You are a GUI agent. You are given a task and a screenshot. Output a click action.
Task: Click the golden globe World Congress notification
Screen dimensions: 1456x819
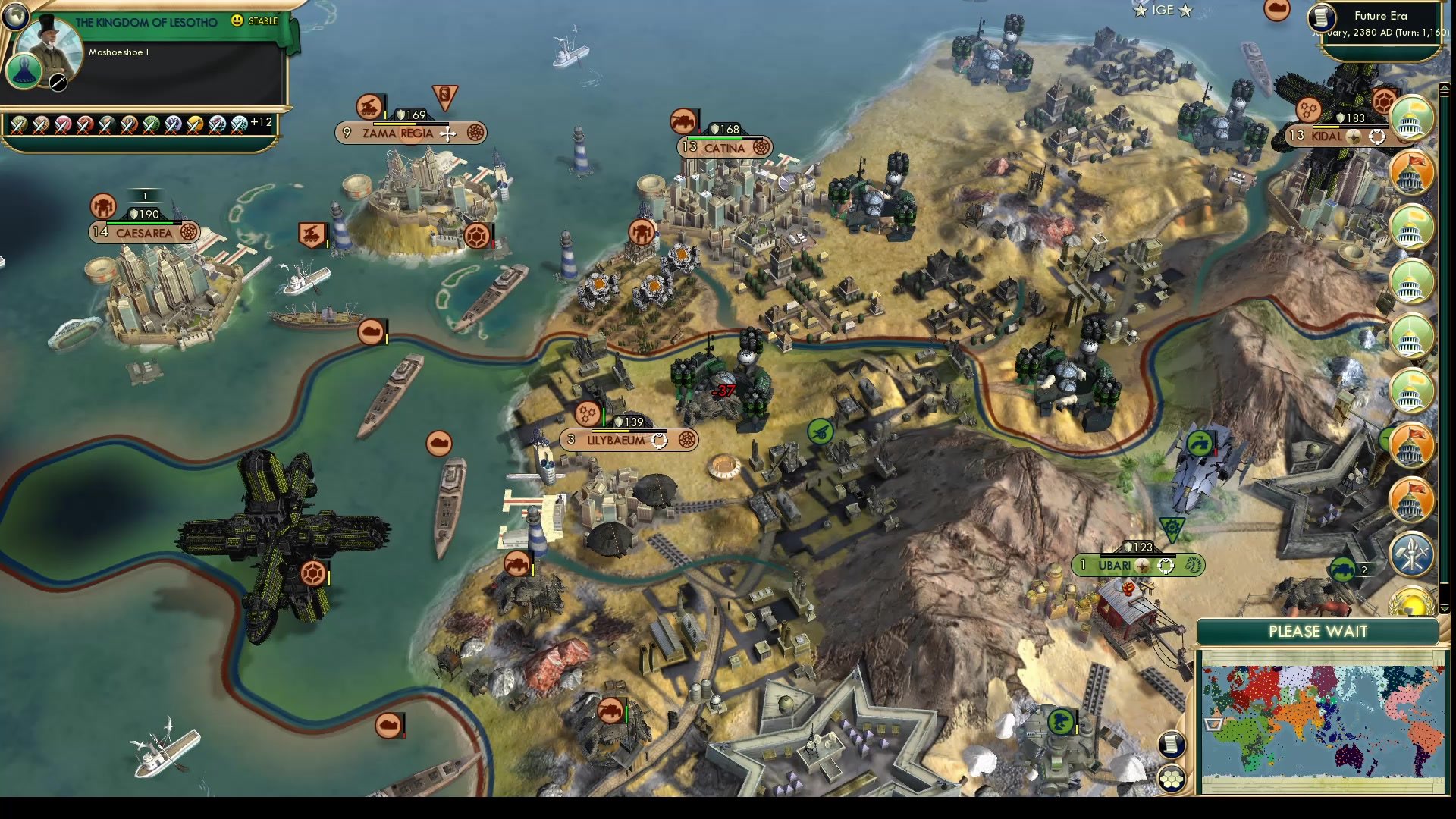[1413, 603]
